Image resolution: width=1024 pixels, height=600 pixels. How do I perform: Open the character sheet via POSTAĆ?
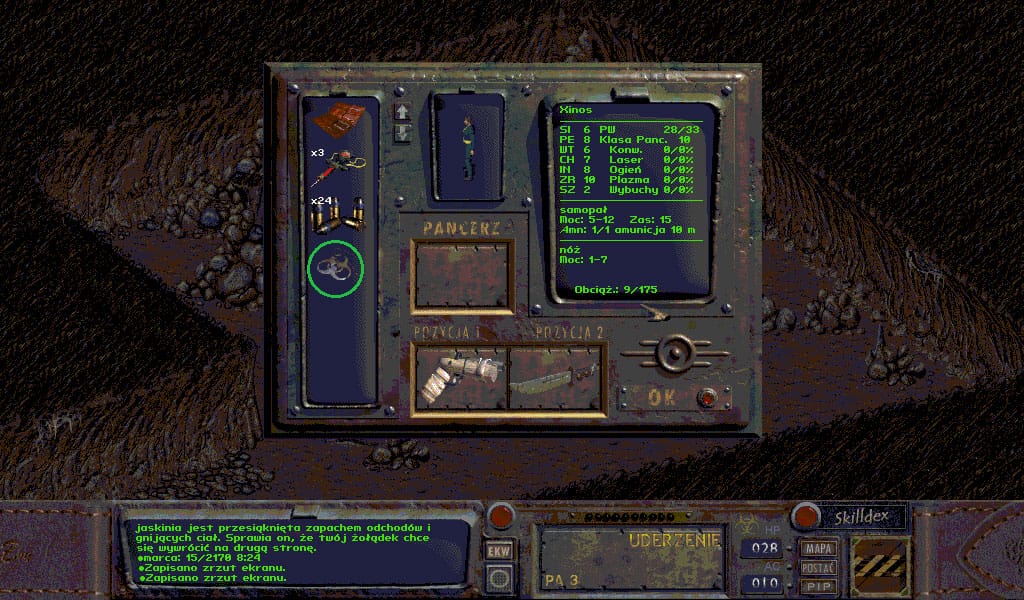point(819,567)
